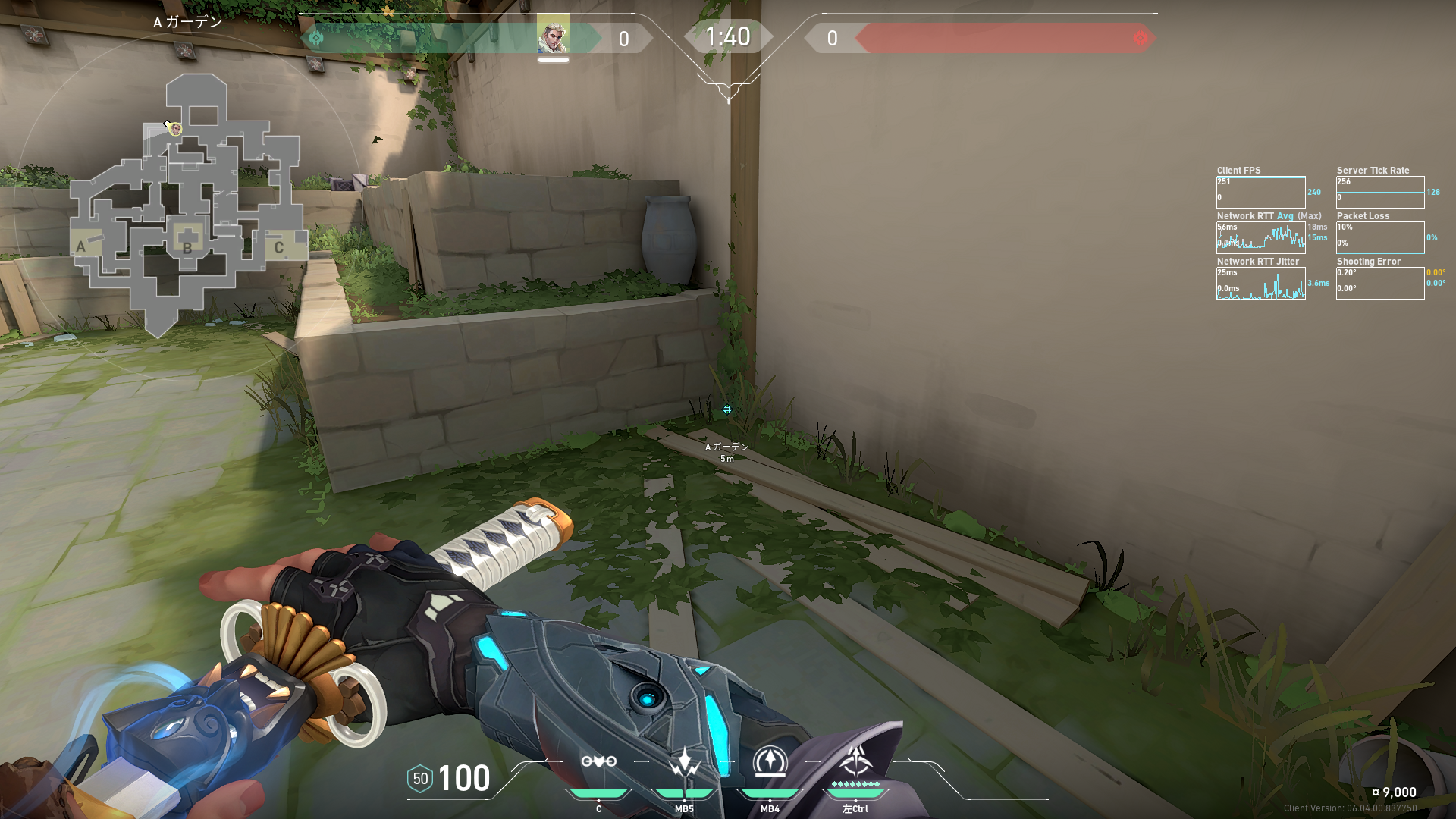The height and width of the screenshot is (819, 1456).
Task: Select the A site marker on minimap
Action: coord(81,246)
